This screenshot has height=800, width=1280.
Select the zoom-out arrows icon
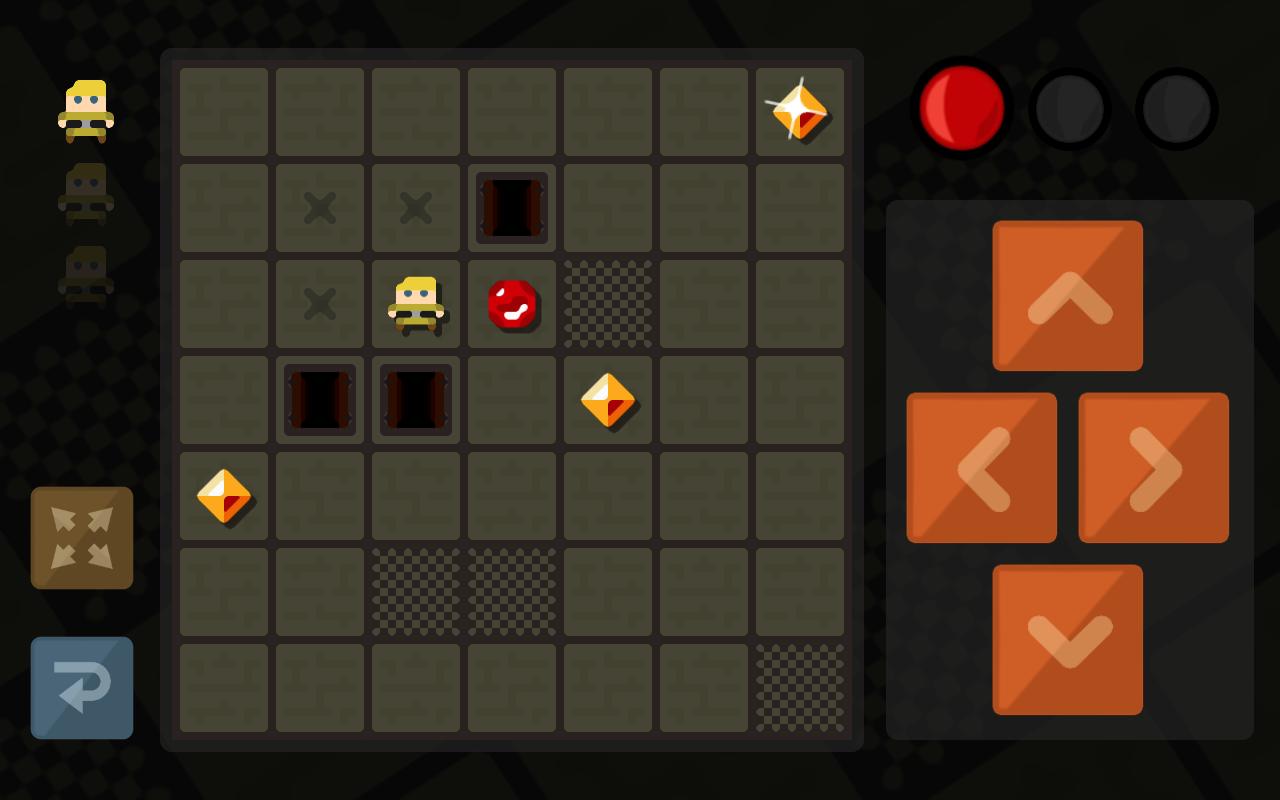tap(81, 538)
